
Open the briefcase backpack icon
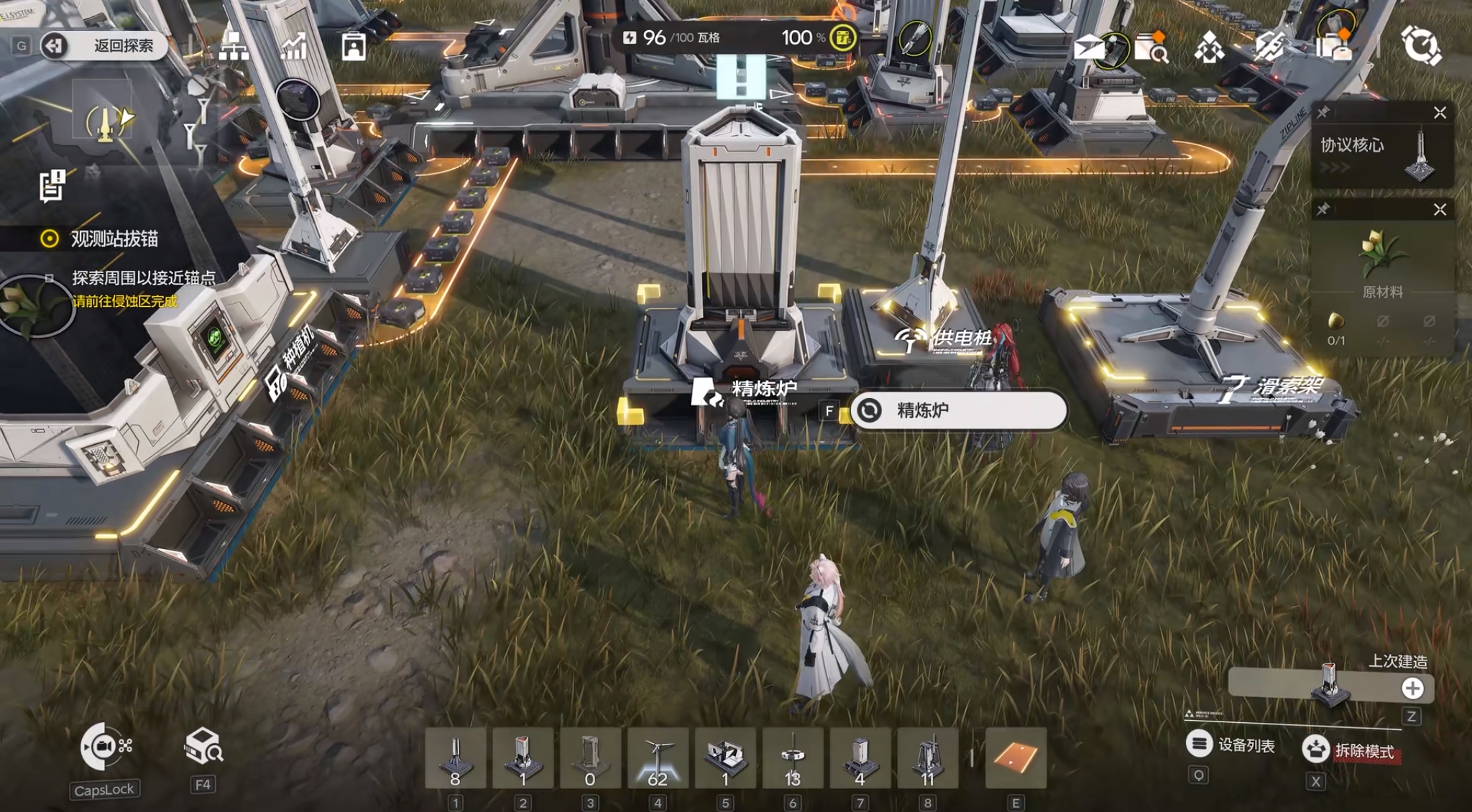[x=1334, y=46]
